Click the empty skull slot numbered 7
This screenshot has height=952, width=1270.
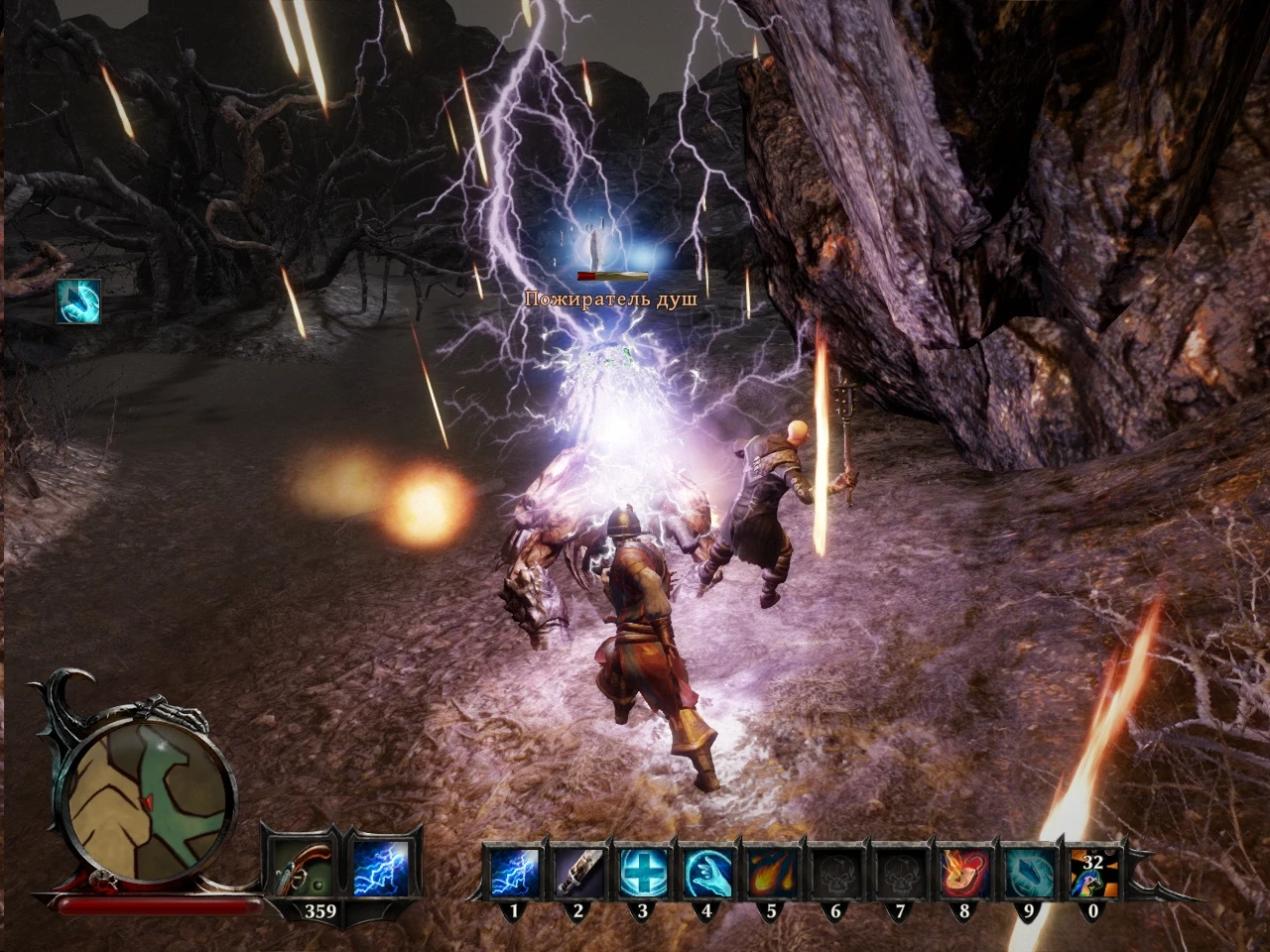(900, 873)
